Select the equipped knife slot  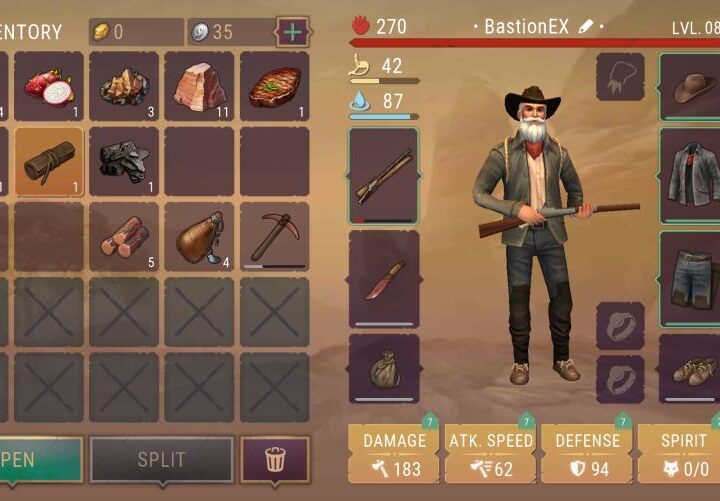coord(384,279)
